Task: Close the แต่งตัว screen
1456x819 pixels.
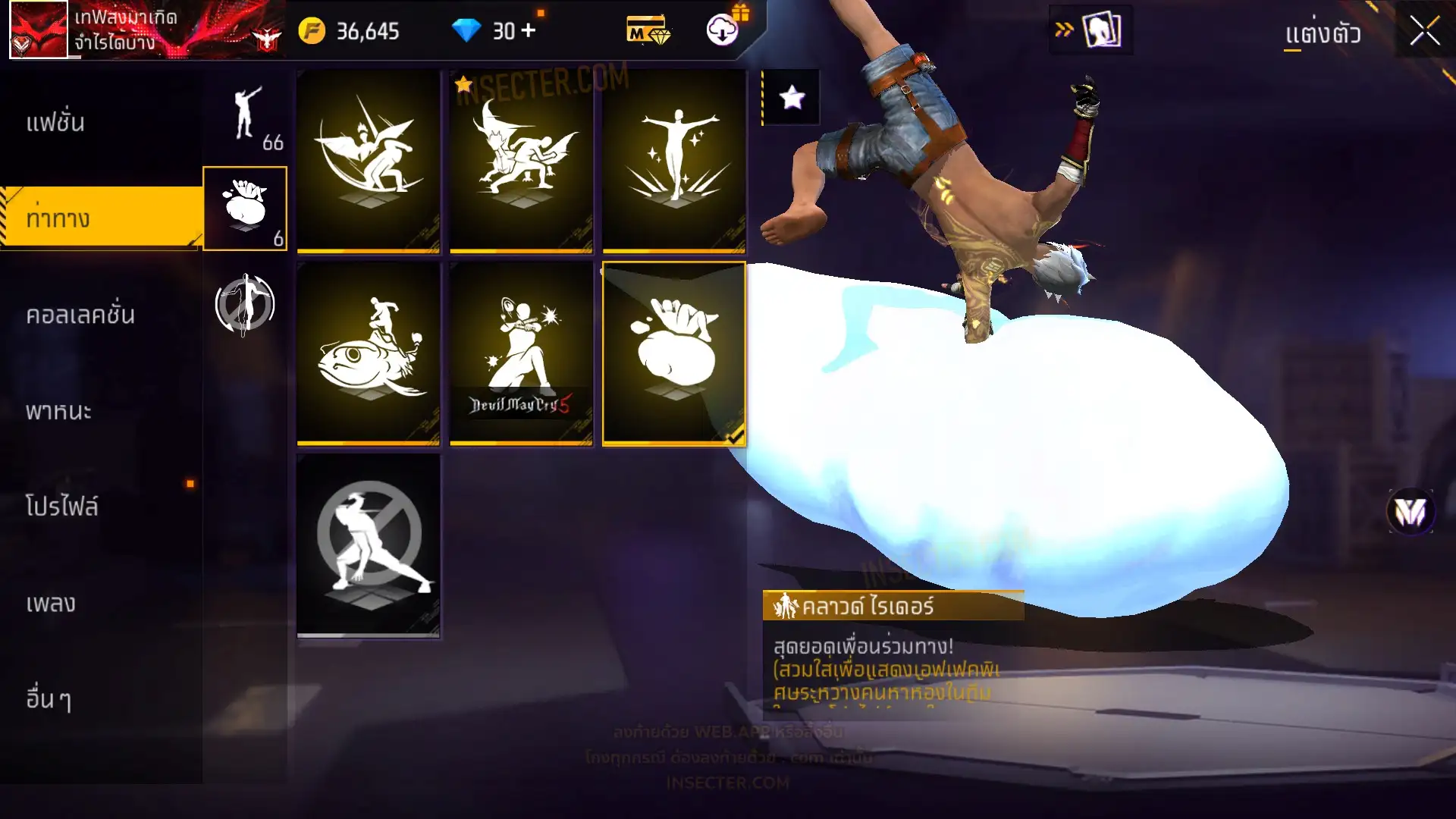Action: (x=1424, y=32)
